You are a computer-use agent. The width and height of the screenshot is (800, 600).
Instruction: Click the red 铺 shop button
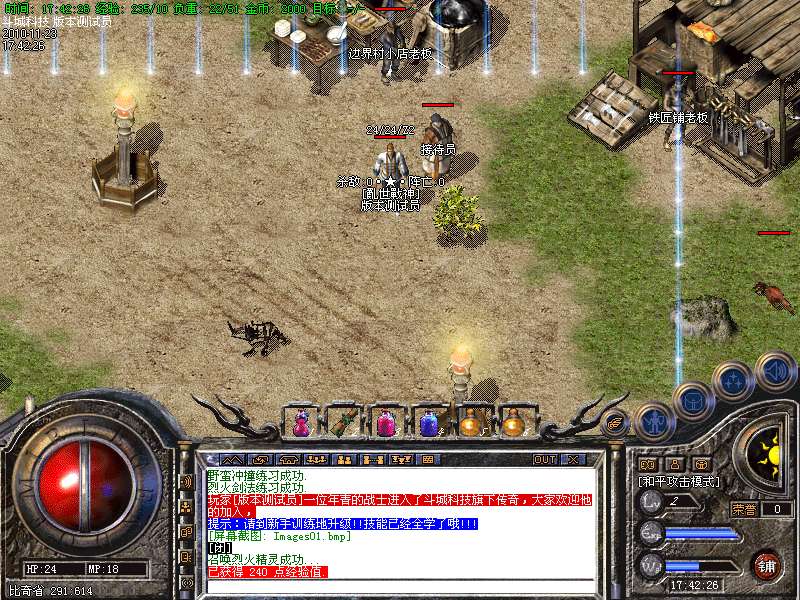pyautogui.click(x=766, y=565)
